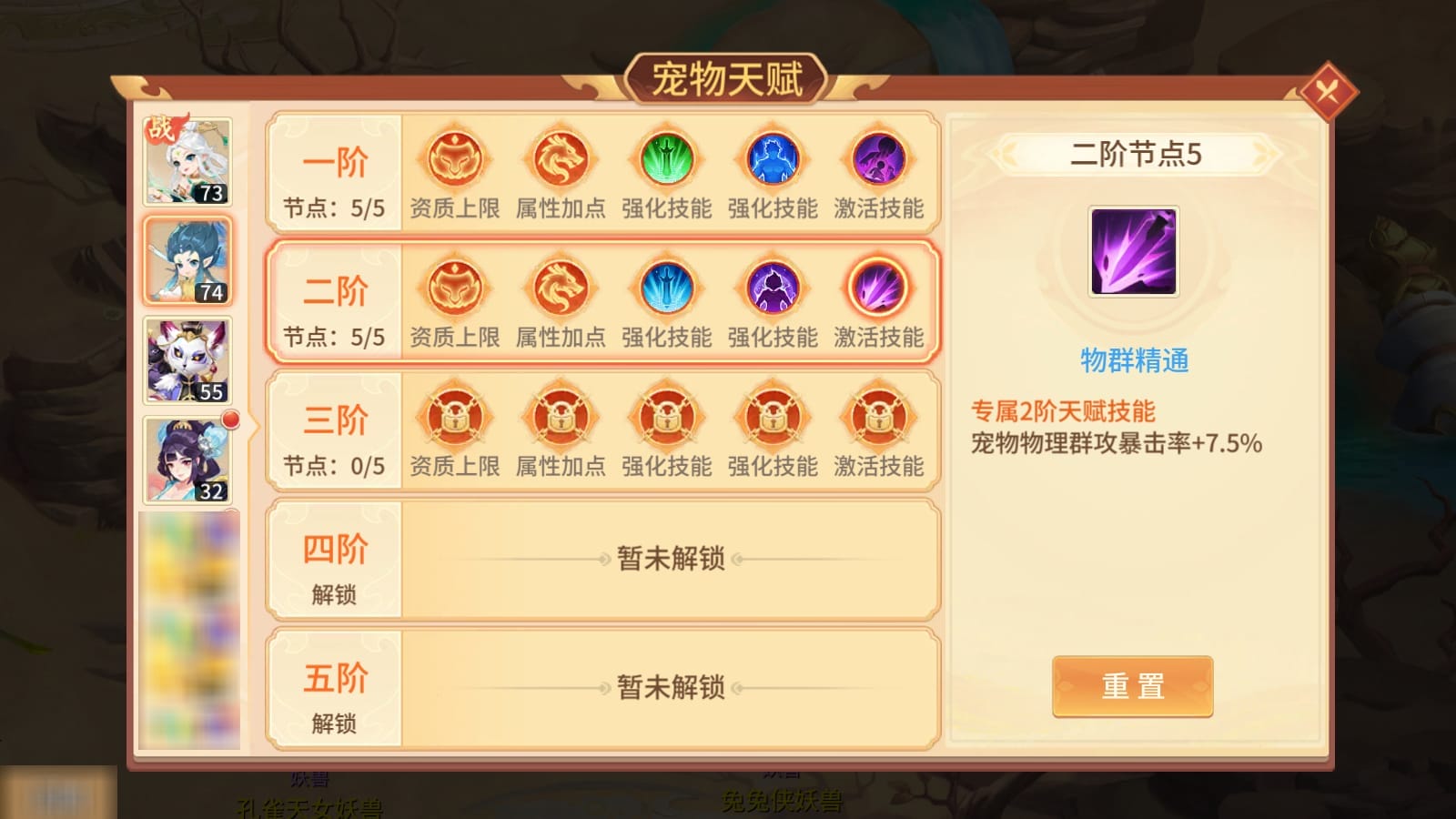Click the glowing 二阶 激活技能 node icon
The image size is (1456, 819).
coord(878,288)
